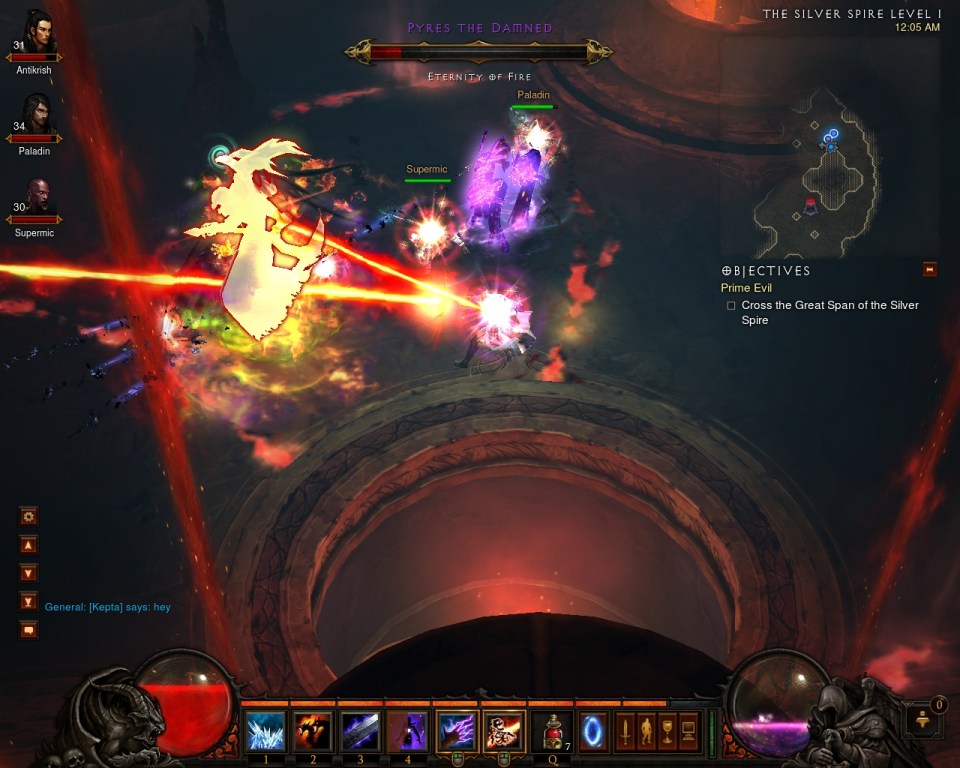
Task: Open chat settings with the gear button
Action: pos(28,517)
